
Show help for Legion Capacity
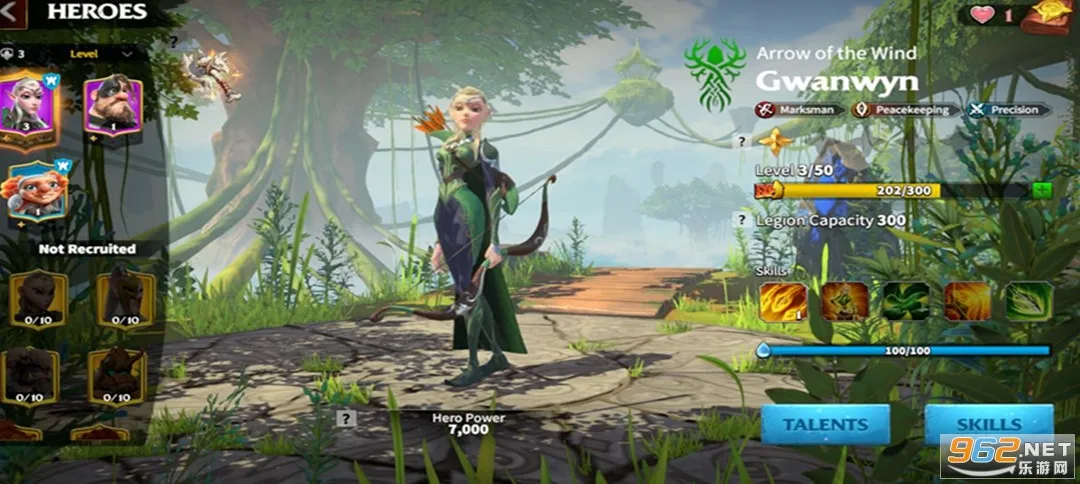pyautogui.click(x=741, y=220)
